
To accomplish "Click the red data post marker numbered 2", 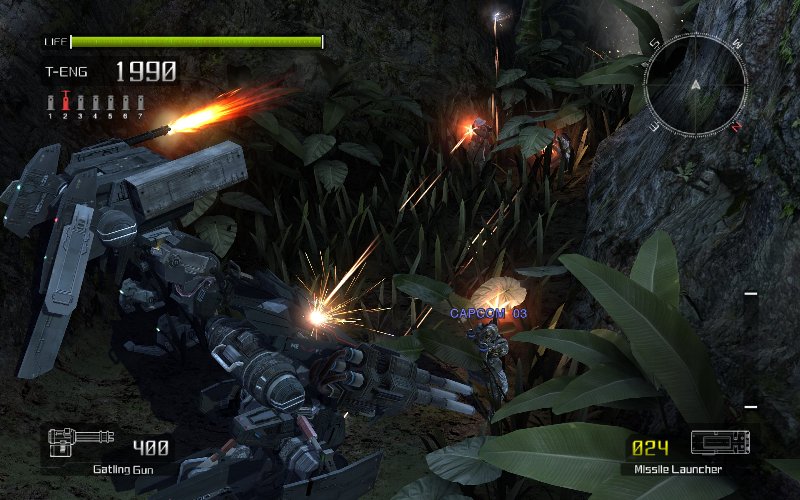I will click(66, 102).
